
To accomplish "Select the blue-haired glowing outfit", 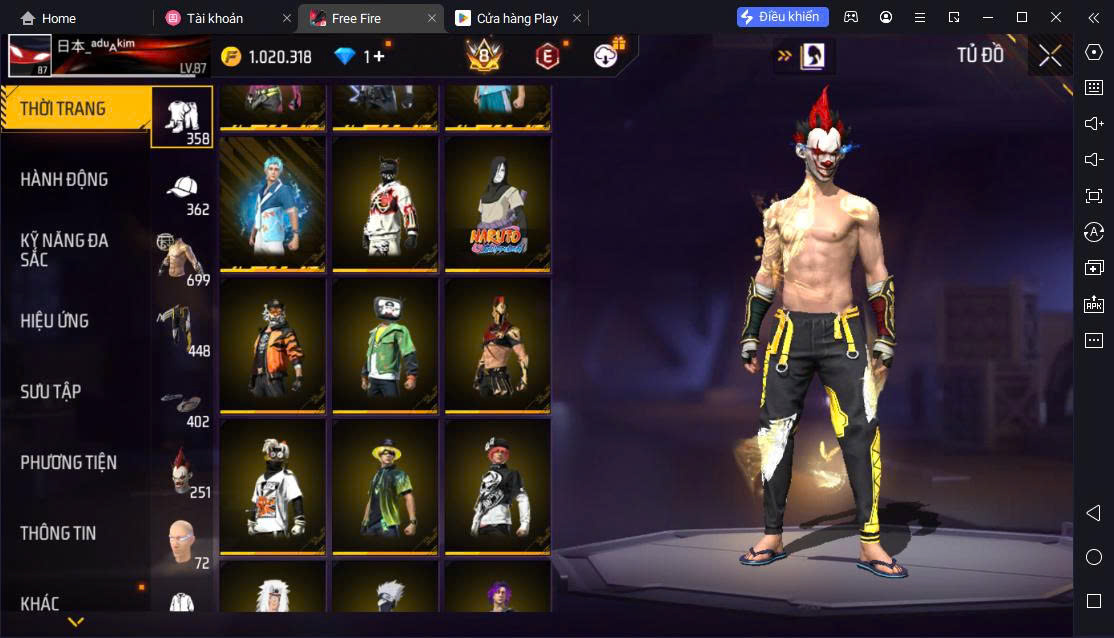I will [272, 202].
